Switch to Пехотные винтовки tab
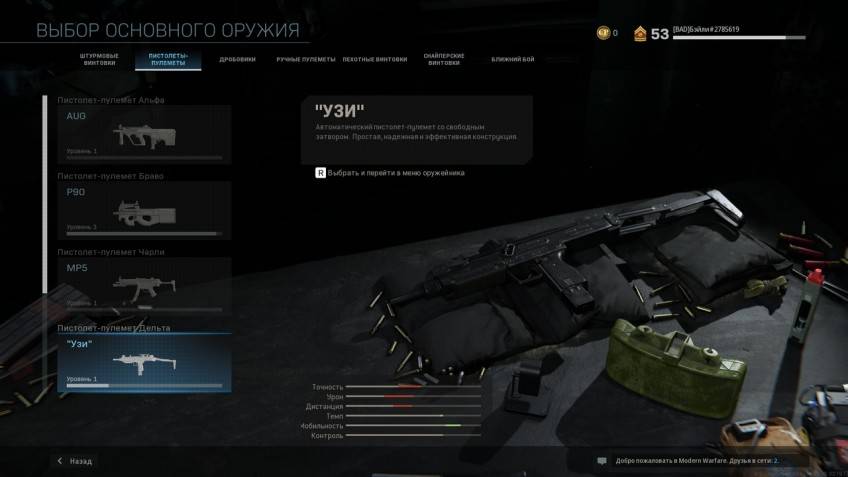 [375, 59]
